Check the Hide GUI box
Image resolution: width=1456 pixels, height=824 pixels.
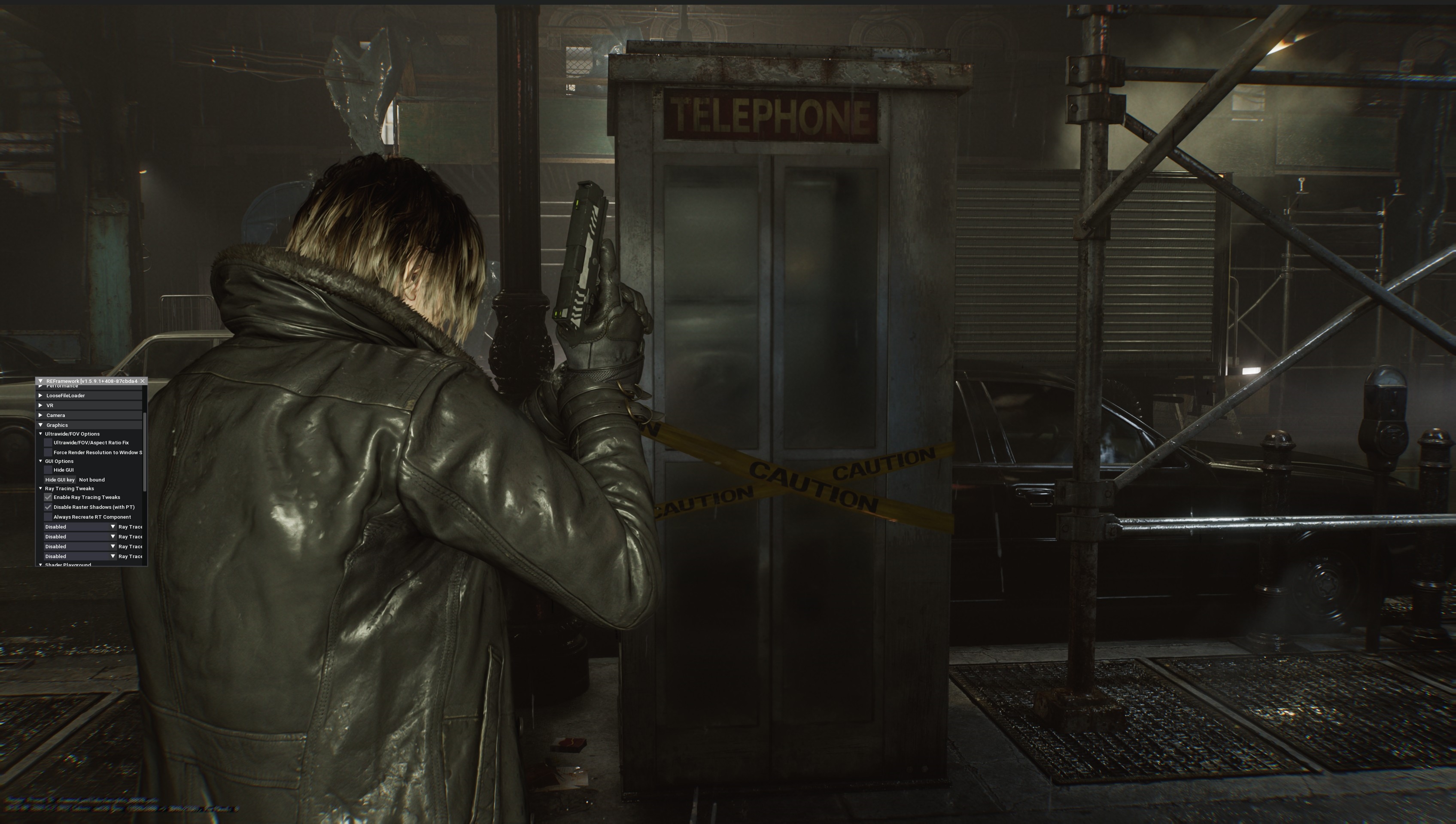[48, 470]
